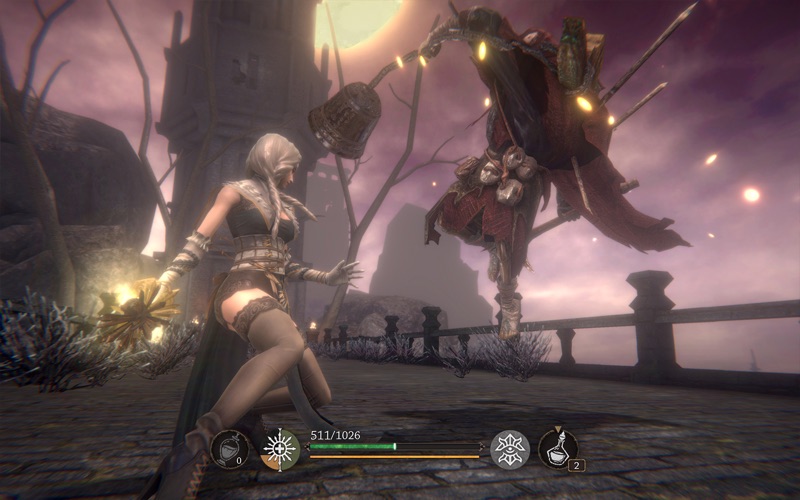Activate the radiant cross sunburst ability
The image size is (800, 500).
point(280,449)
